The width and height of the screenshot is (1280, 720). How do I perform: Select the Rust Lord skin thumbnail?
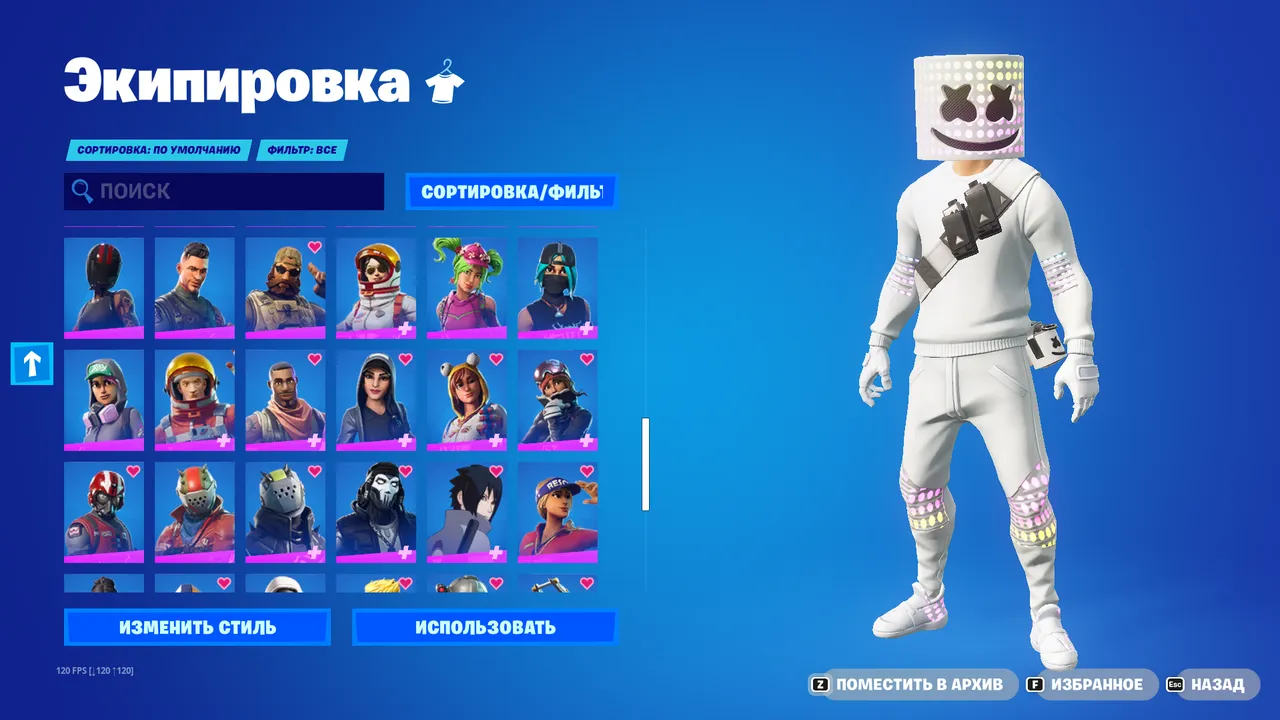pos(194,511)
